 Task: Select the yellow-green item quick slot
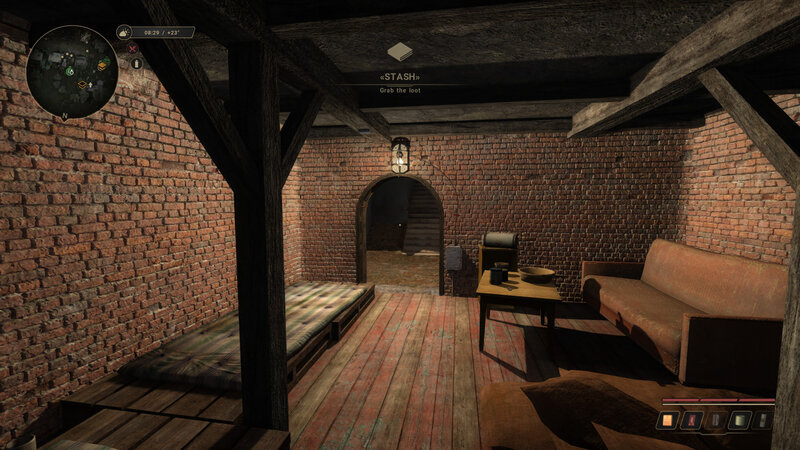click(739, 421)
